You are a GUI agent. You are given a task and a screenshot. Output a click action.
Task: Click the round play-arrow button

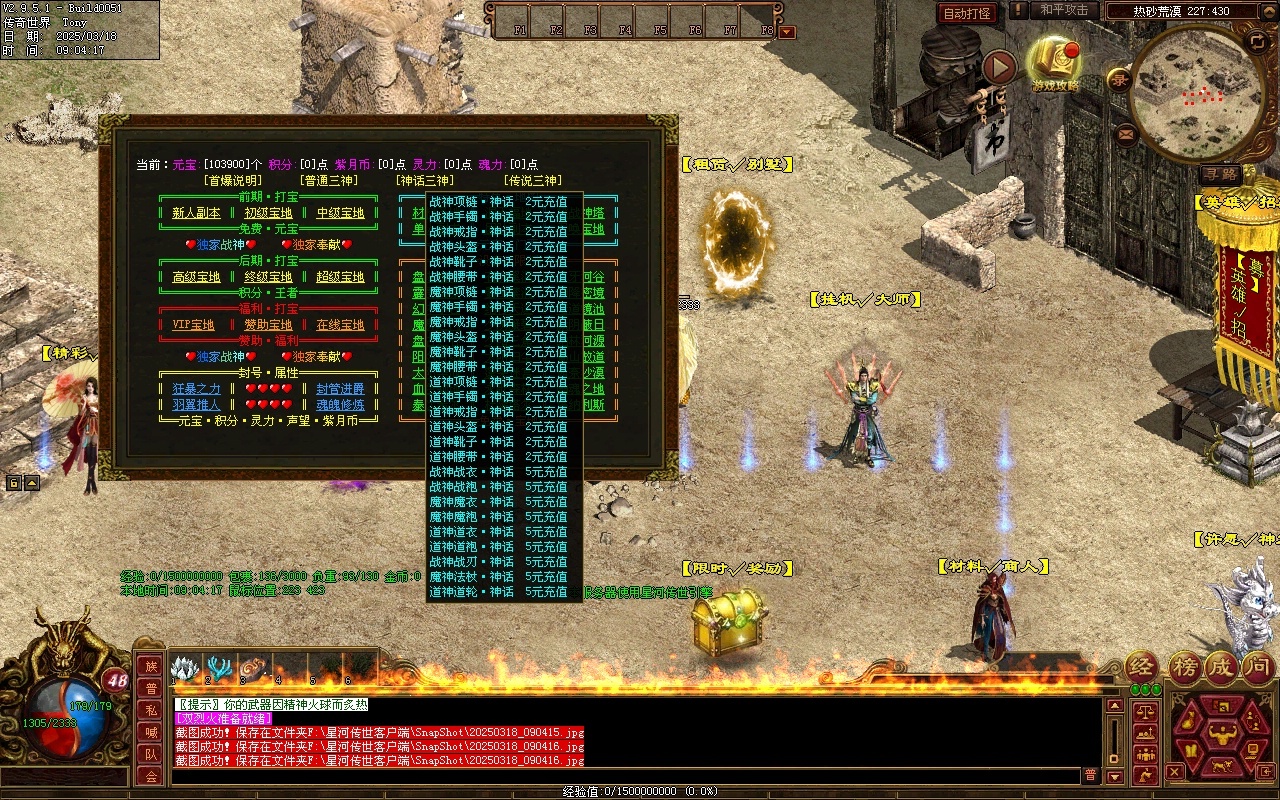pyautogui.click(x=999, y=67)
